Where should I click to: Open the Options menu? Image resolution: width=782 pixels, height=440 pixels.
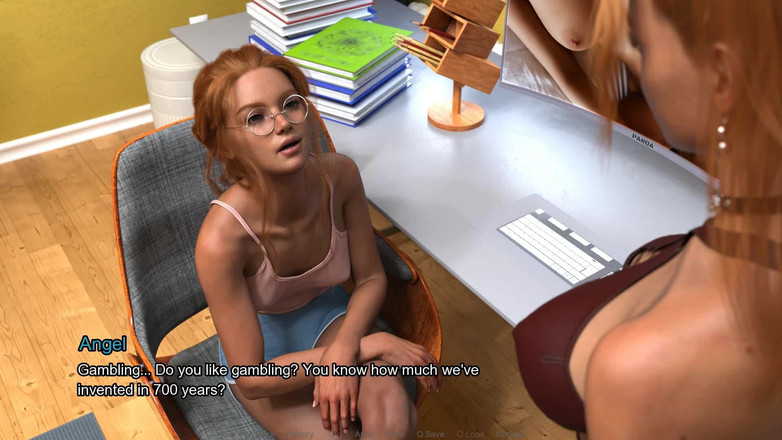pos(511,434)
